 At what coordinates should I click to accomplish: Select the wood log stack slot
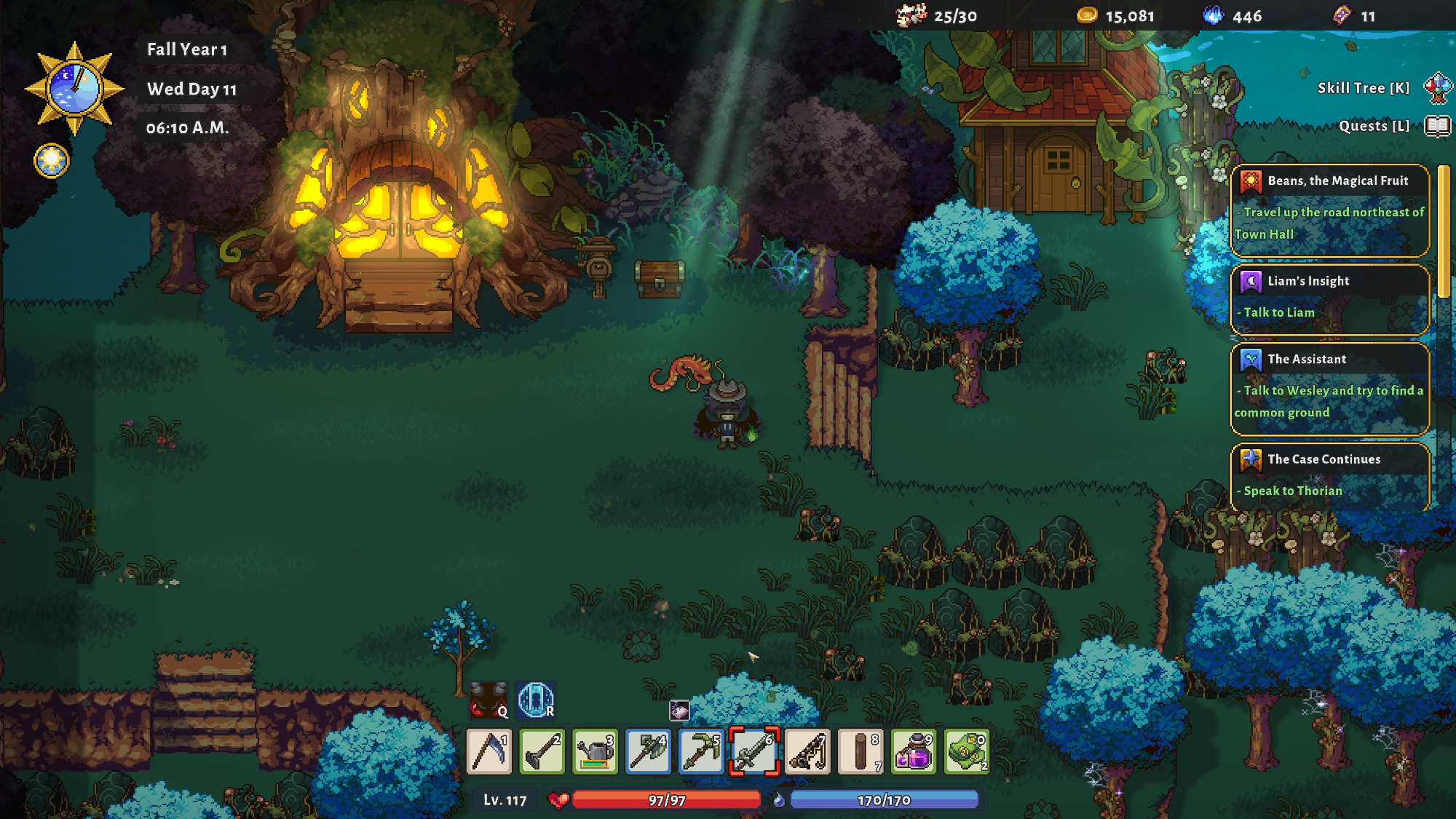[860, 751]
